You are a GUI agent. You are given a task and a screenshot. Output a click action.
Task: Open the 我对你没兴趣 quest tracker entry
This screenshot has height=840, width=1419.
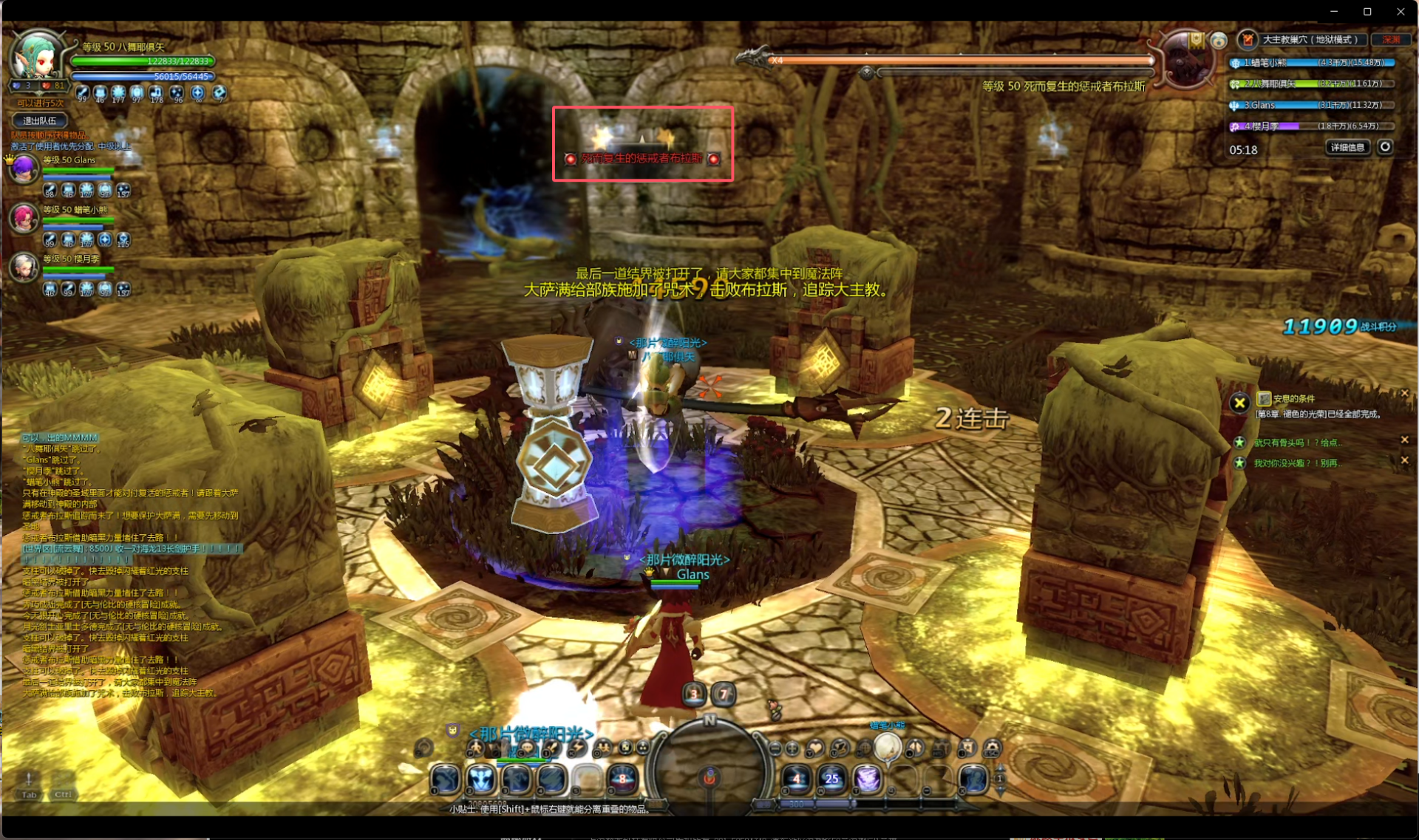pos(1297,463)
